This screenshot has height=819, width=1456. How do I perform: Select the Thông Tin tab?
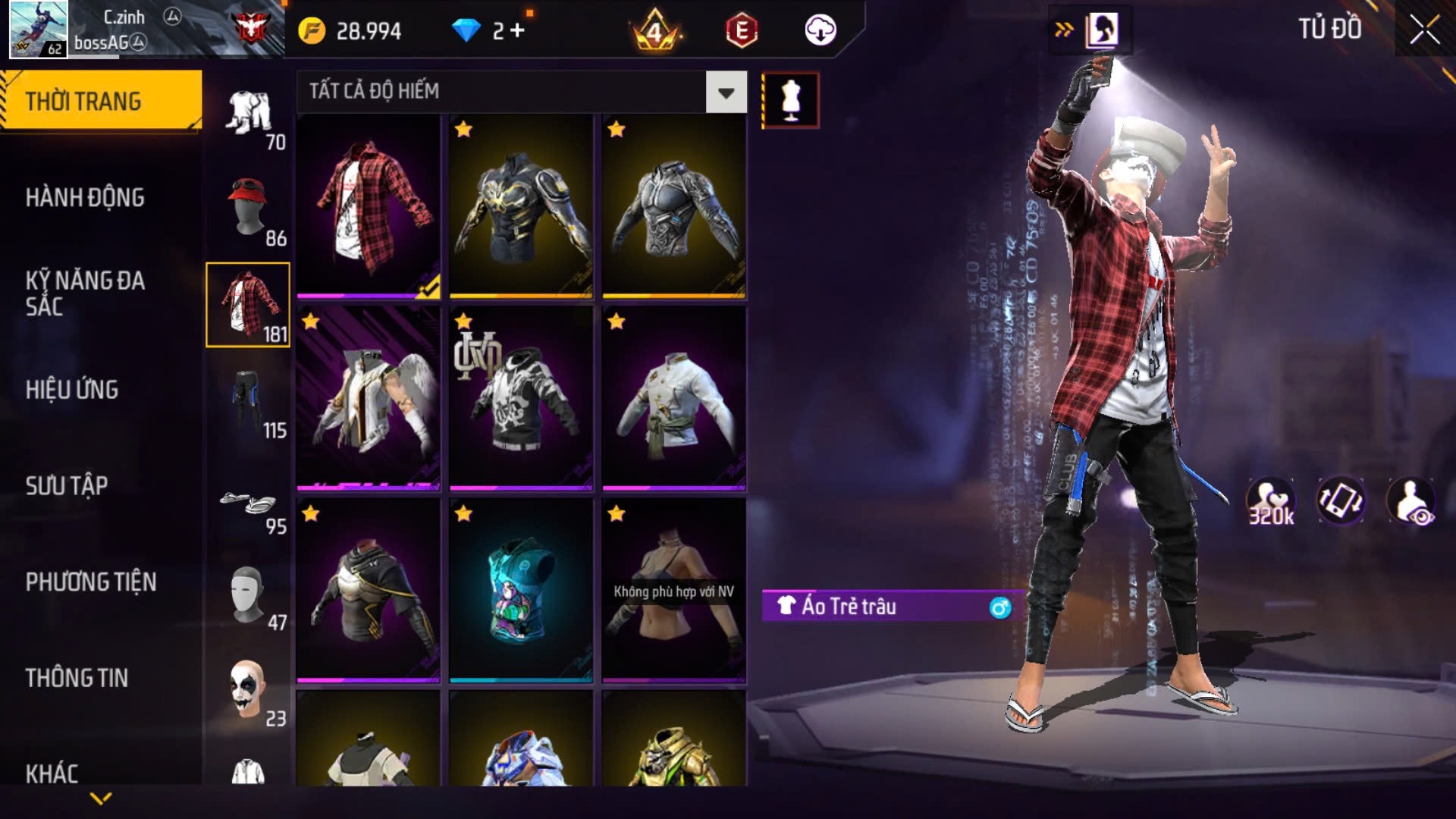point(77,678)
